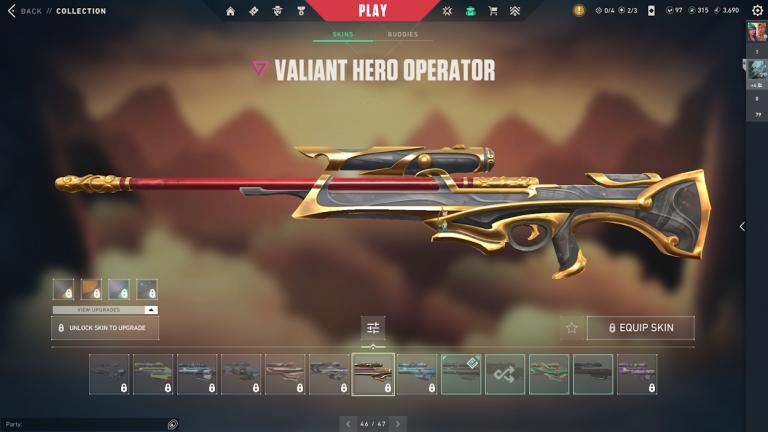Open the home icon in top bar

pyautogui.click(x=231, y=11)
